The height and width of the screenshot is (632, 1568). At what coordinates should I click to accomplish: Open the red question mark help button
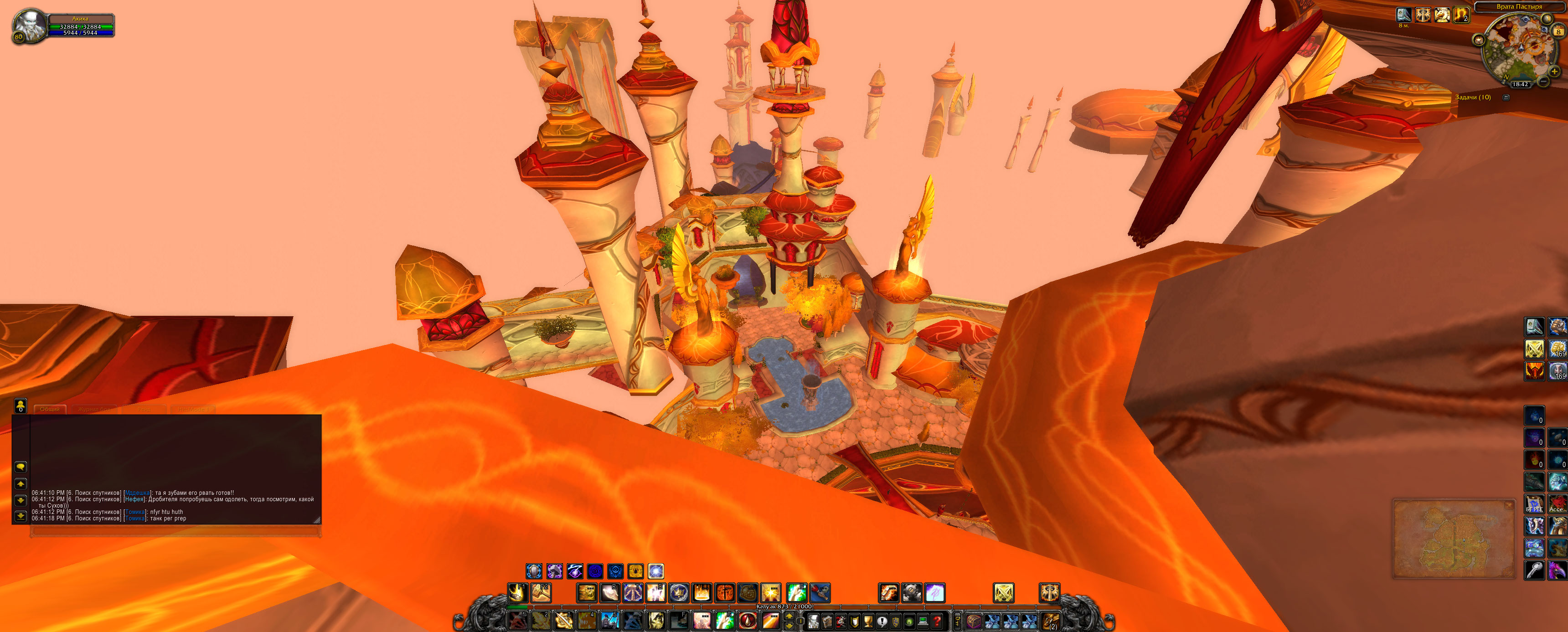[938, 621]
